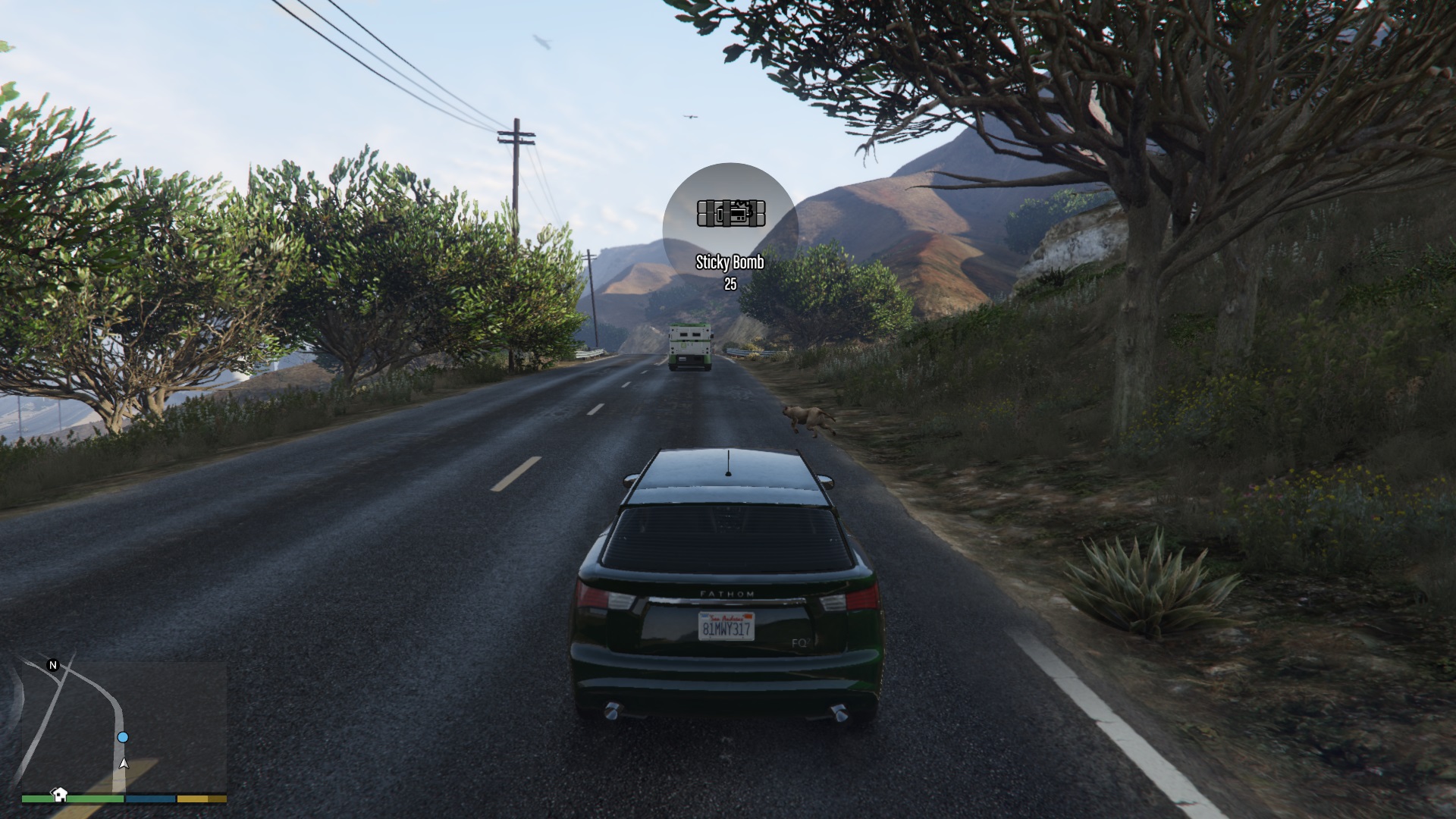Click the road junction shown on the minimap
Screen dimensions: 1456x819
tap(65, 669)
